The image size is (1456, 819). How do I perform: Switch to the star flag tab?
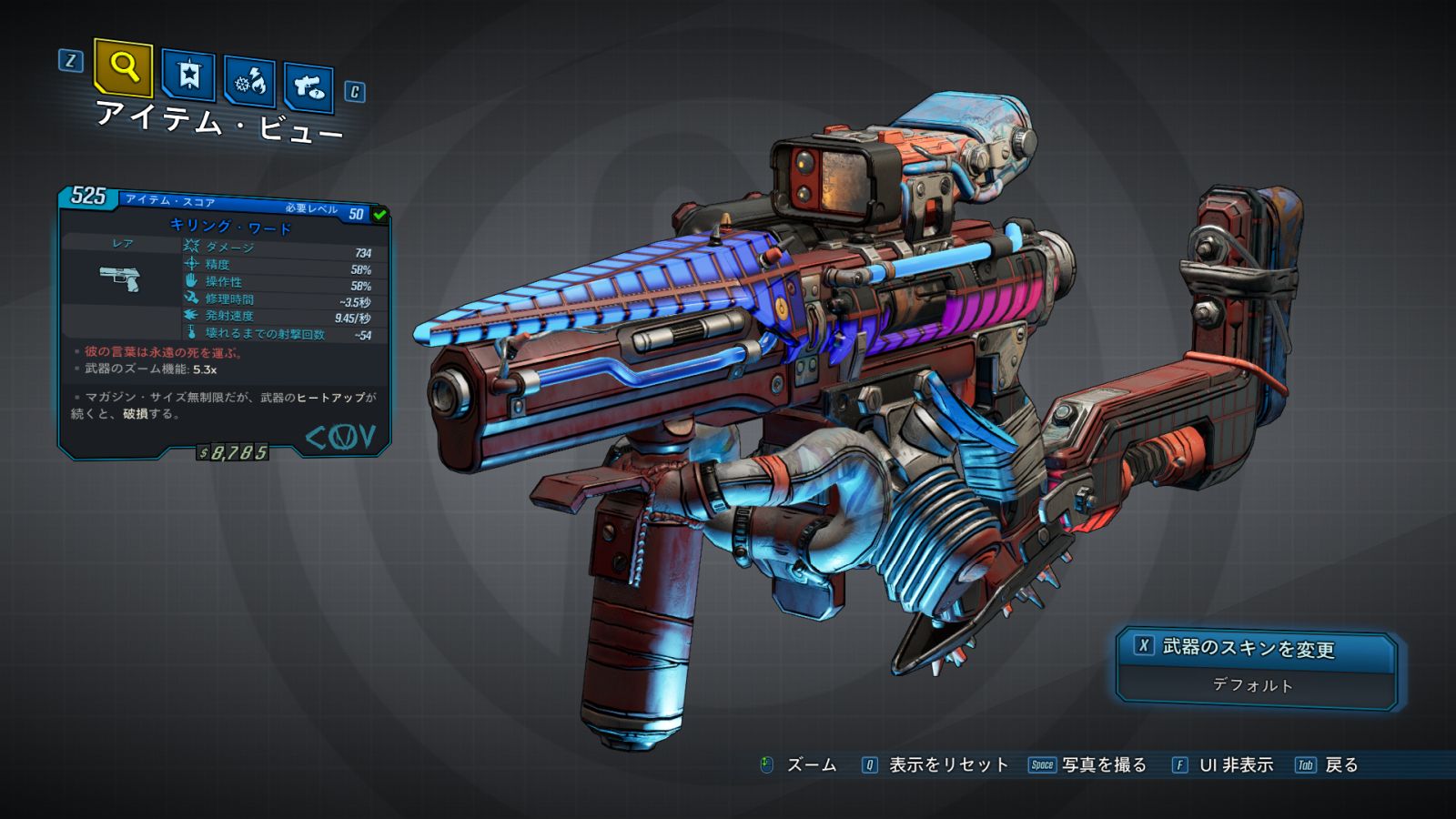coord(188,76)
